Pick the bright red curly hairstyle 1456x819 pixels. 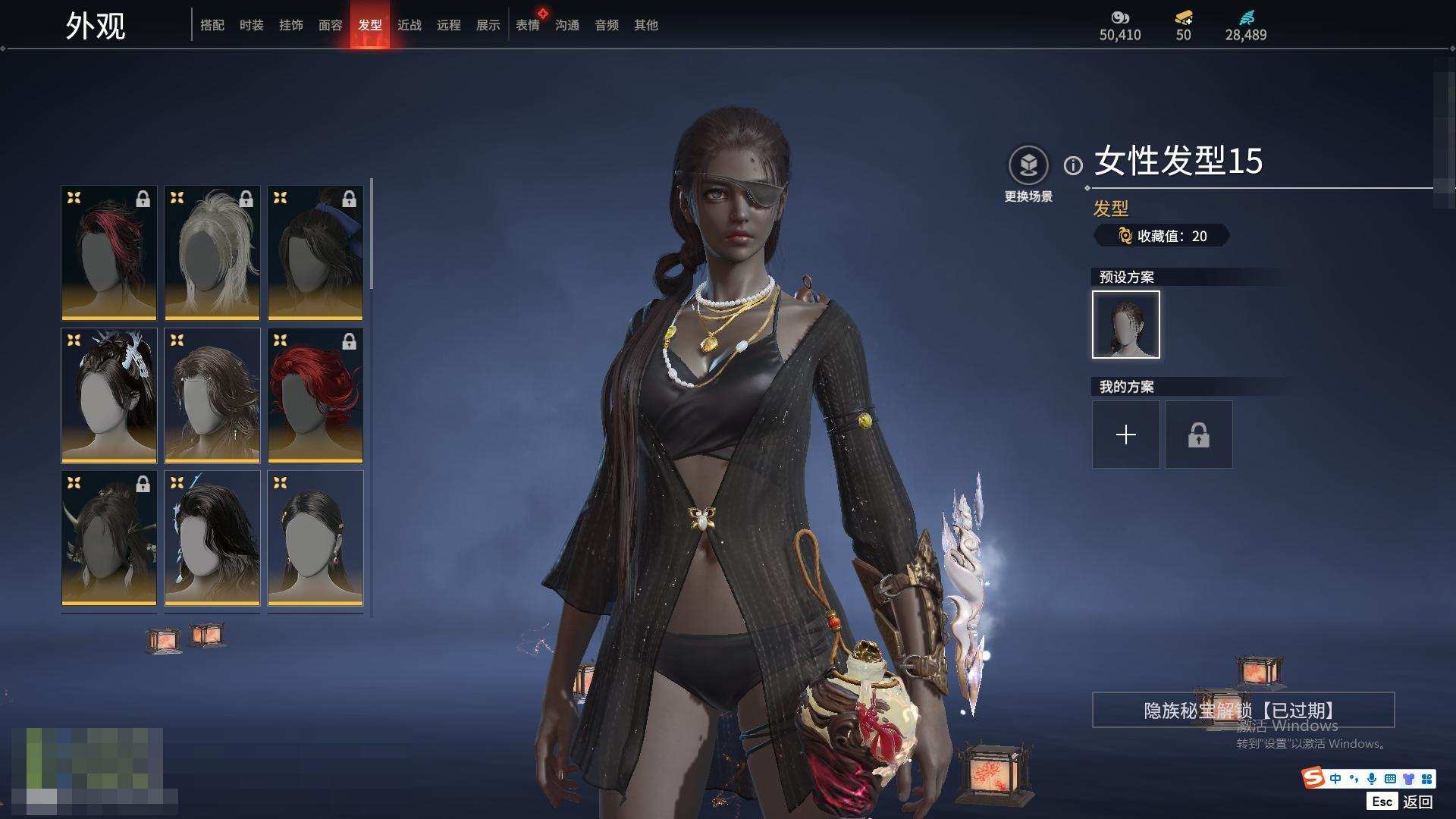click(x=315, y=395)
